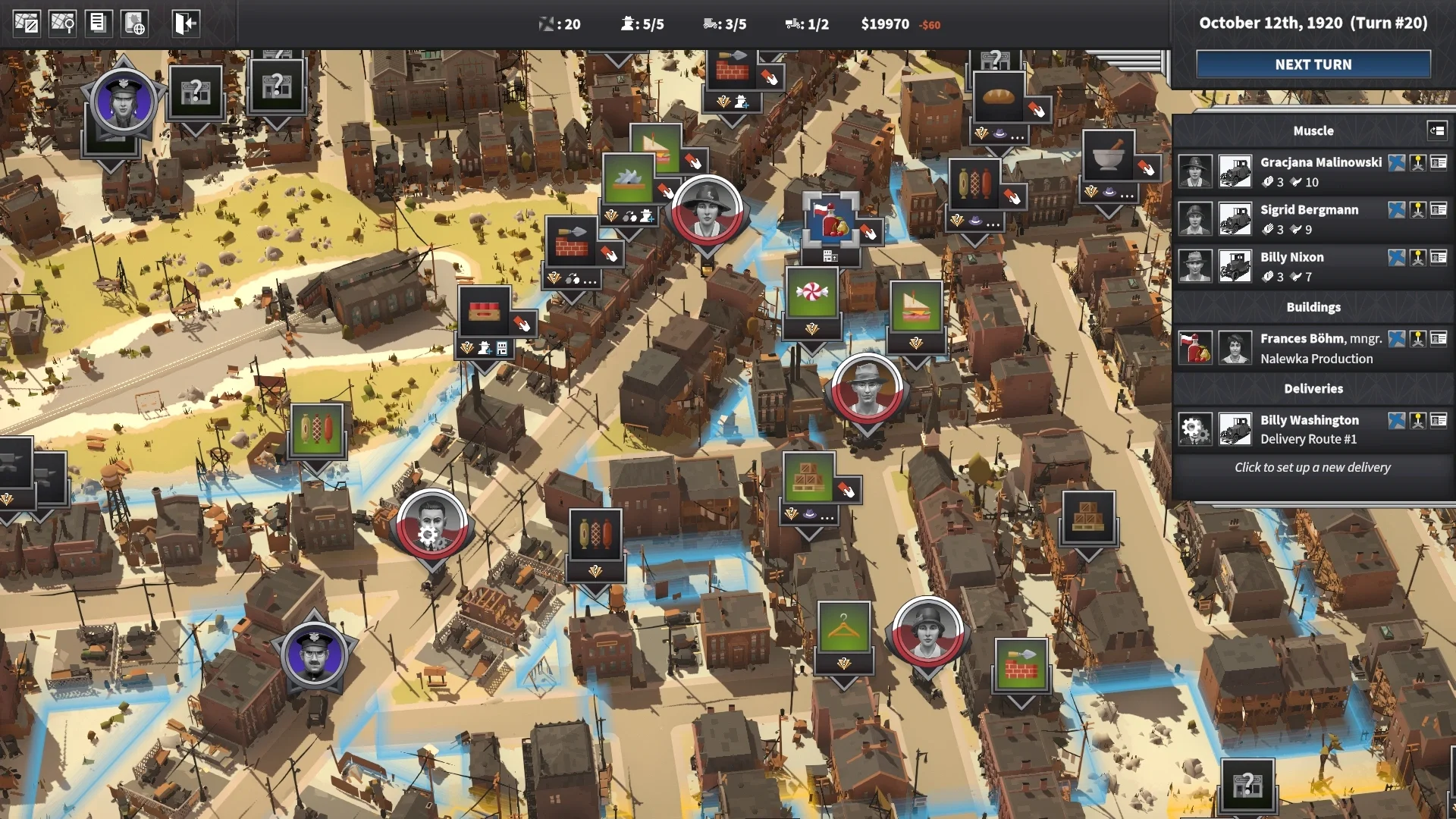This screenshot has width=1456, height=819.
Task: Open the documents report icon
Action: coord(98,24)
